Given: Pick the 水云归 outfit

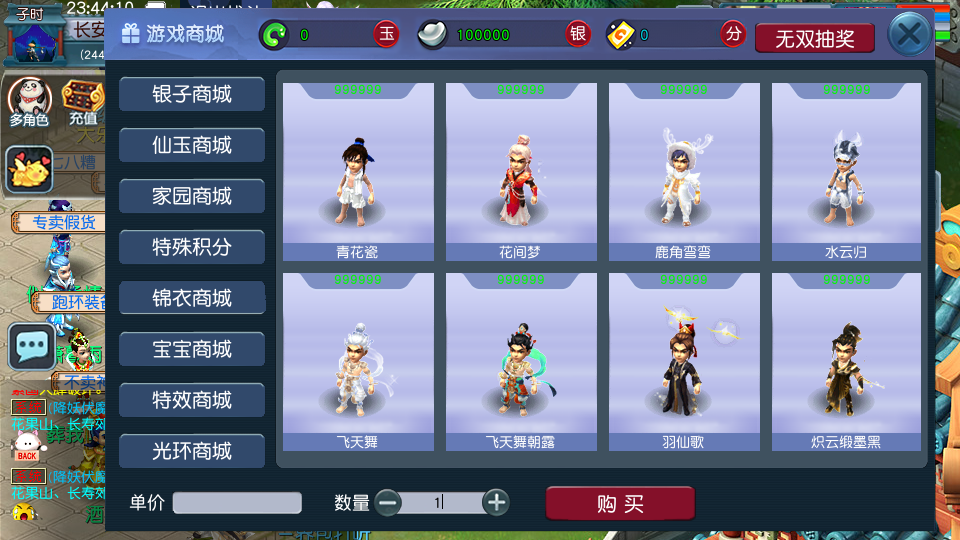Looking at the screenshot, I should point(847,172).
